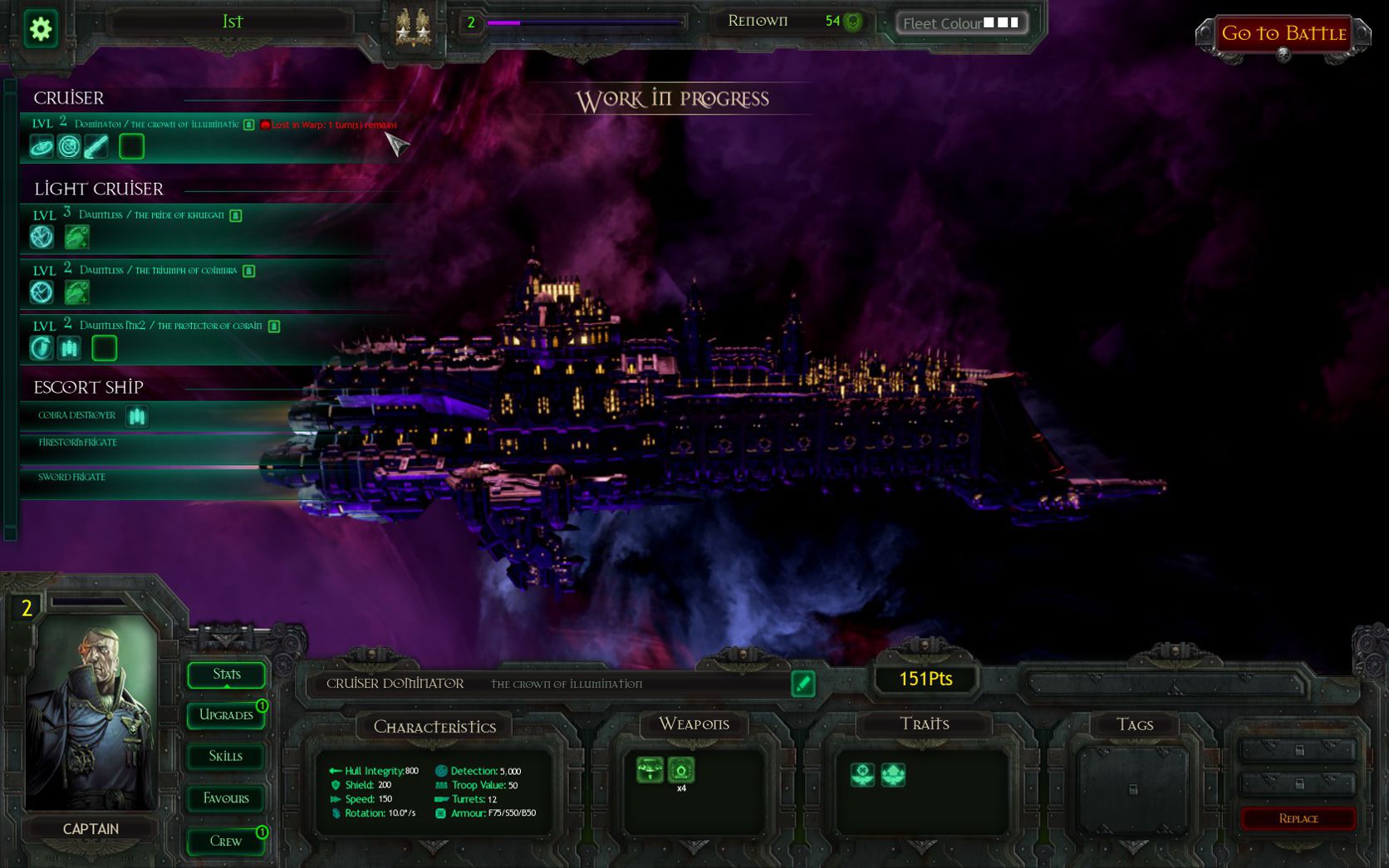Choose the Cobra Destroyer escort
Viewport: 1389px width, 868px height.
coord(77,415)
